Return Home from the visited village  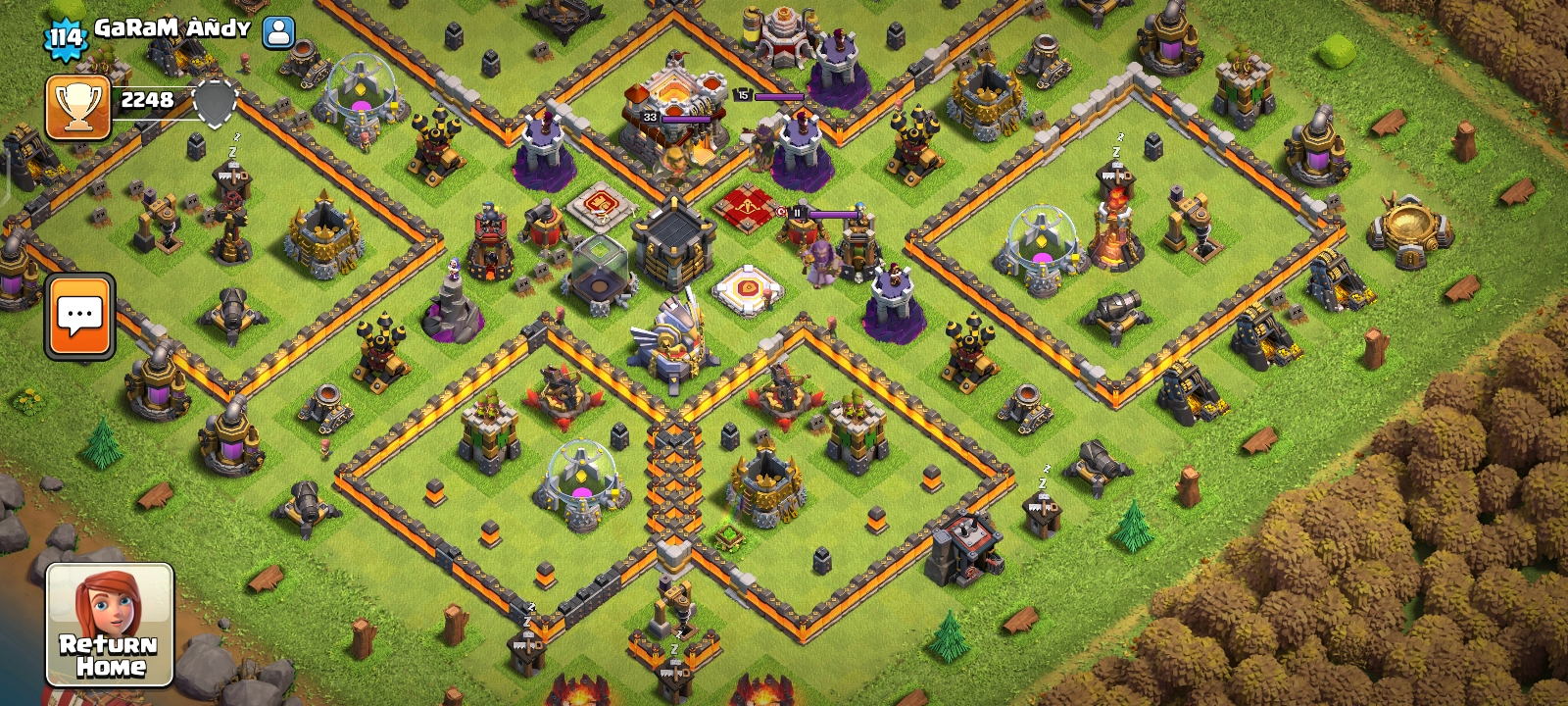[x=110, y=625]
